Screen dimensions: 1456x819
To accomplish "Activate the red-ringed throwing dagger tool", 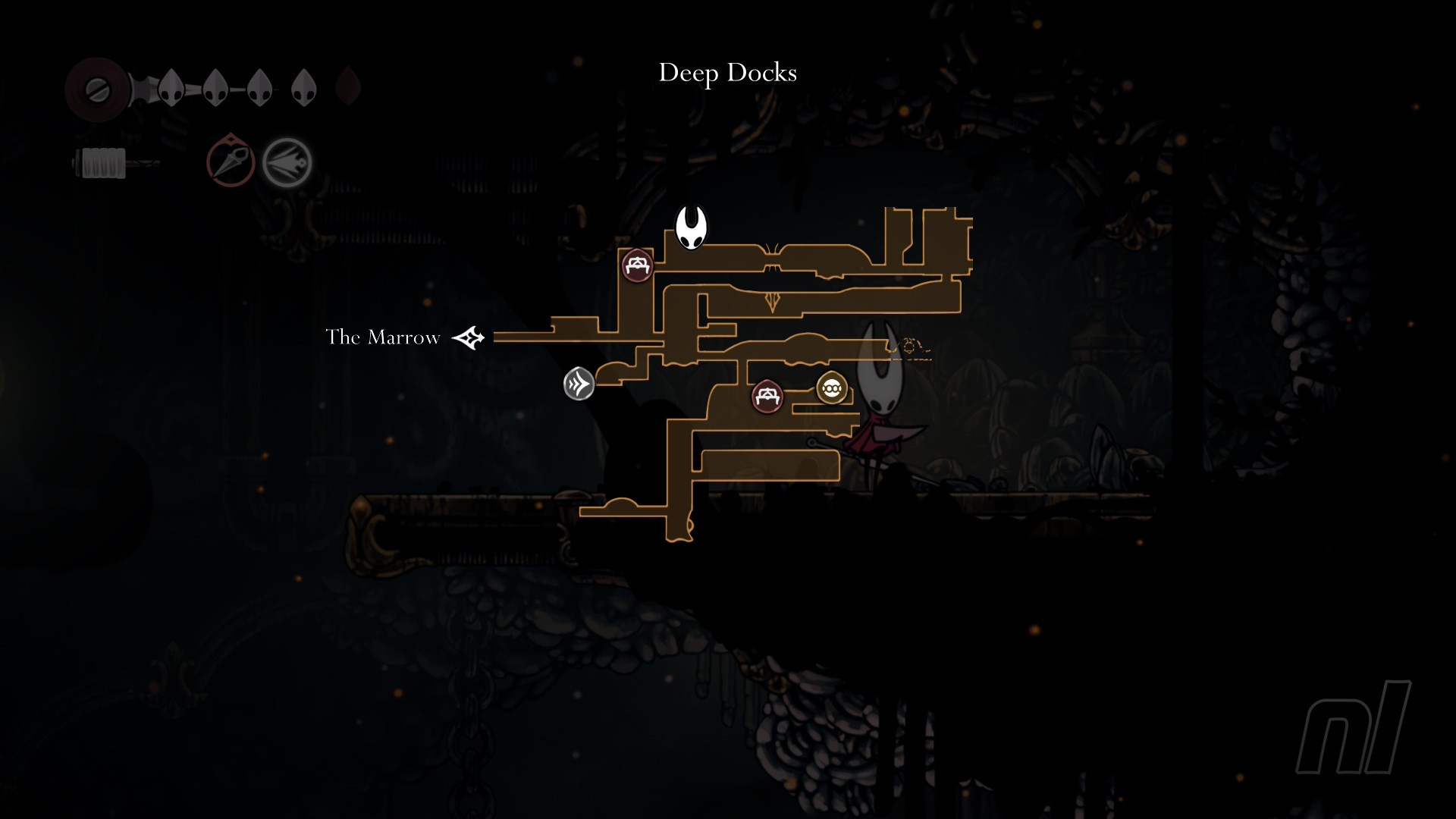I will (231, 161).
